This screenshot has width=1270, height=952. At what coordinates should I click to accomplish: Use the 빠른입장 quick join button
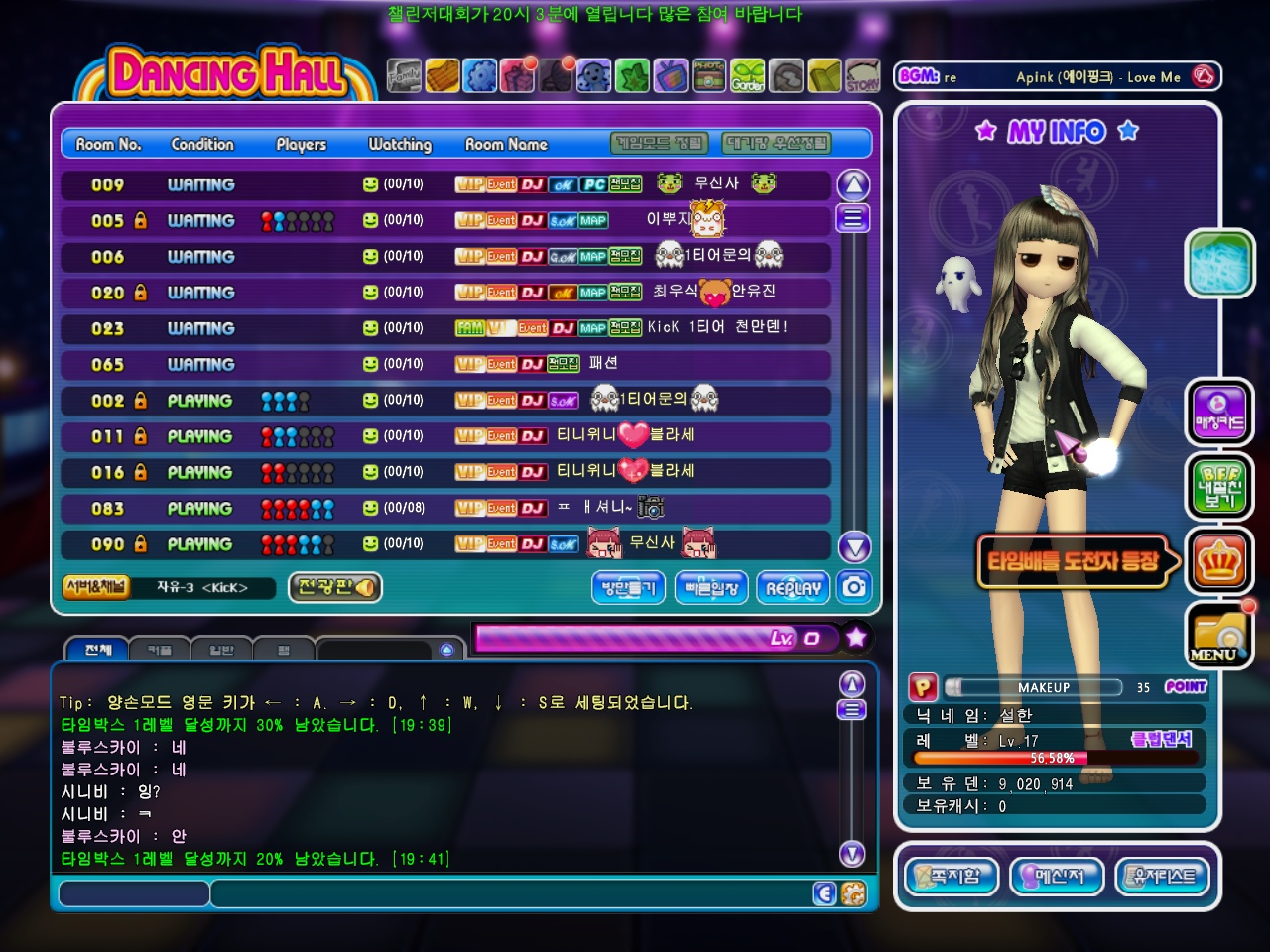[x=711, y=587]
